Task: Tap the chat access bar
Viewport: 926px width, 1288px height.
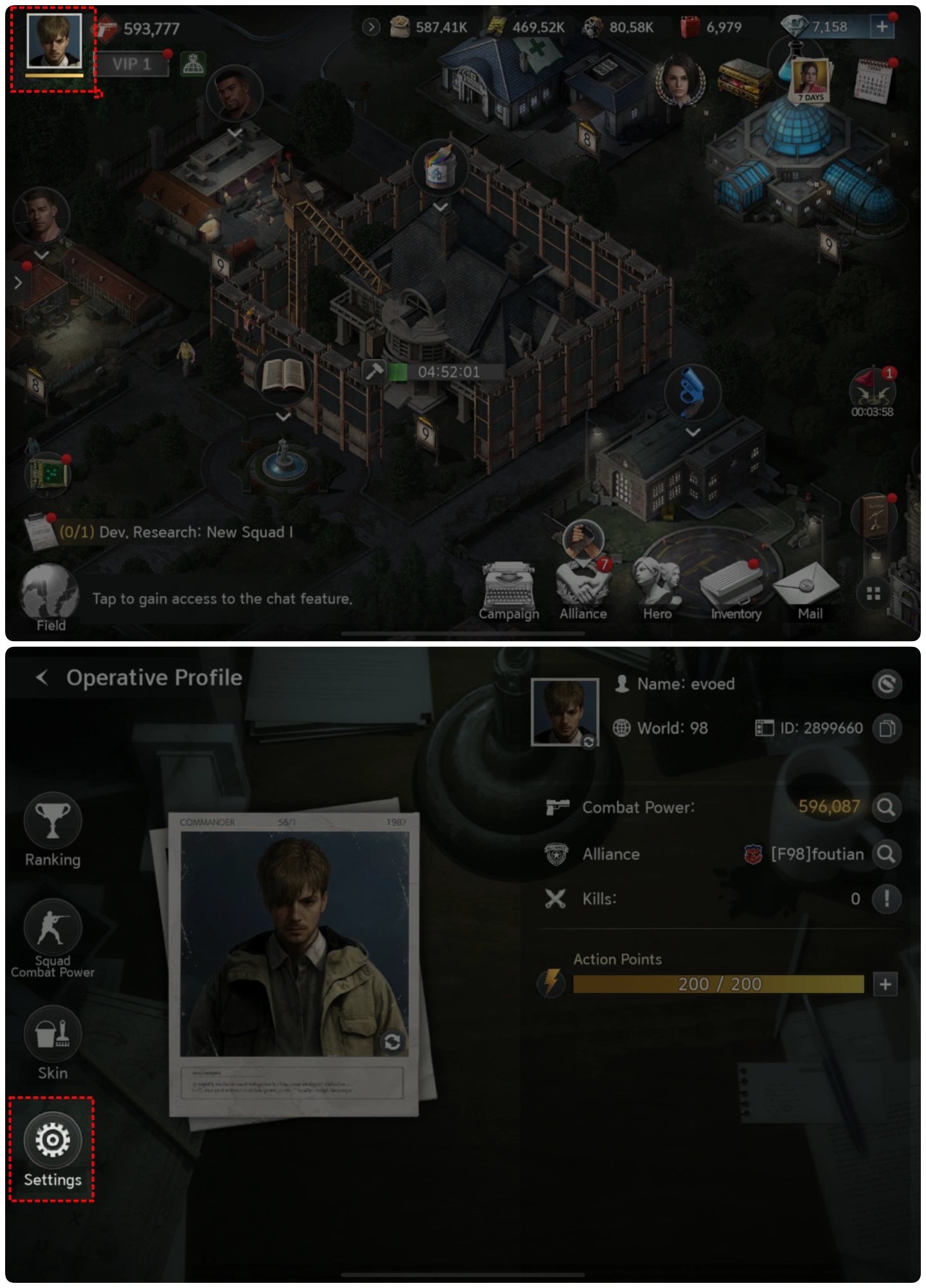Action: pos(222,599)
